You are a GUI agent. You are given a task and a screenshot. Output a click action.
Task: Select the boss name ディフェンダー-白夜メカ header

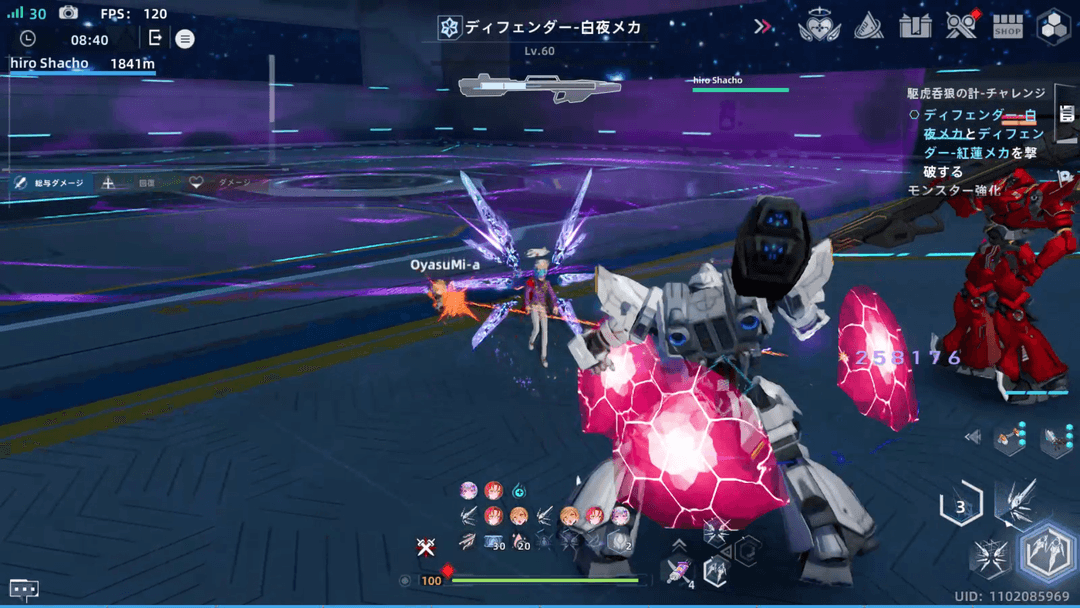(541, 28)
